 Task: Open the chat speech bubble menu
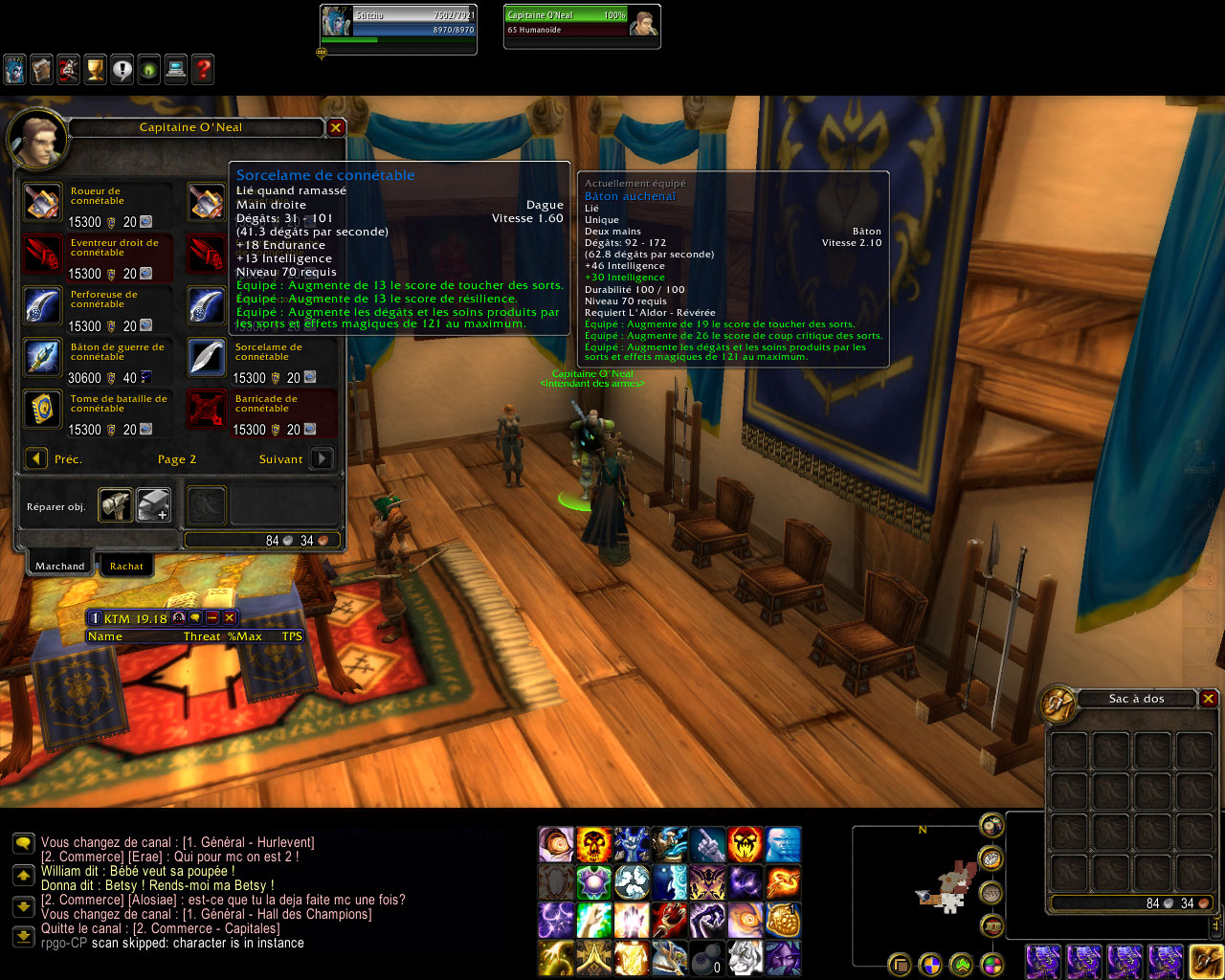23,843
